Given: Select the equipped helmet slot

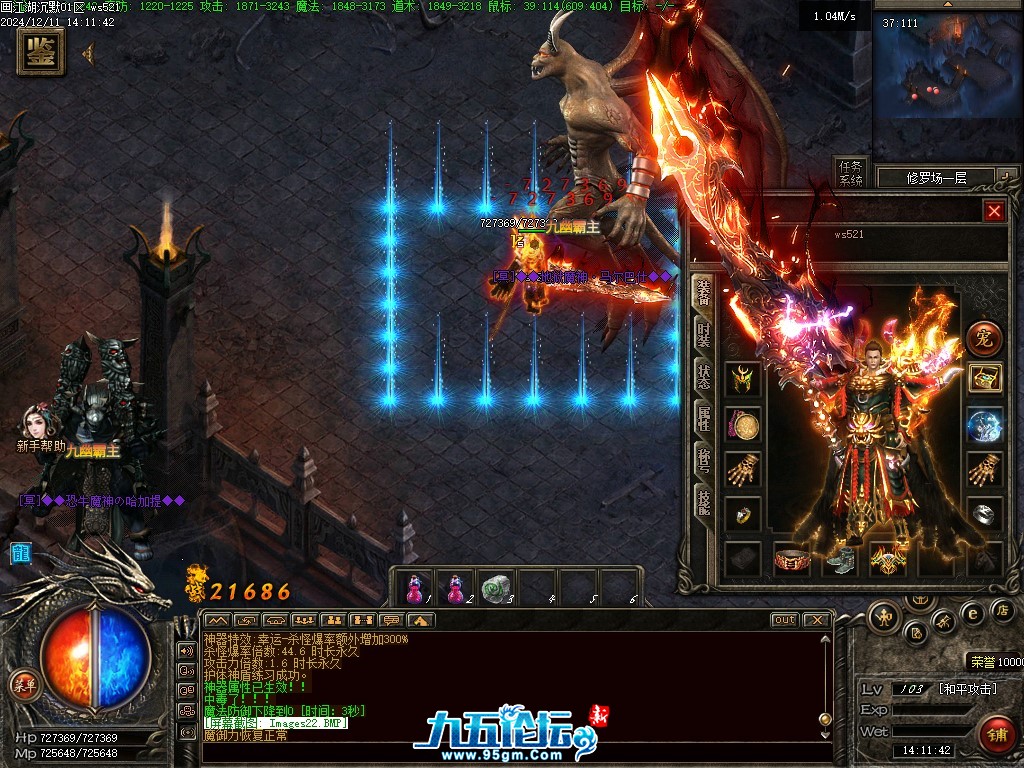Looking at the screenshot, I should (742, 379).
